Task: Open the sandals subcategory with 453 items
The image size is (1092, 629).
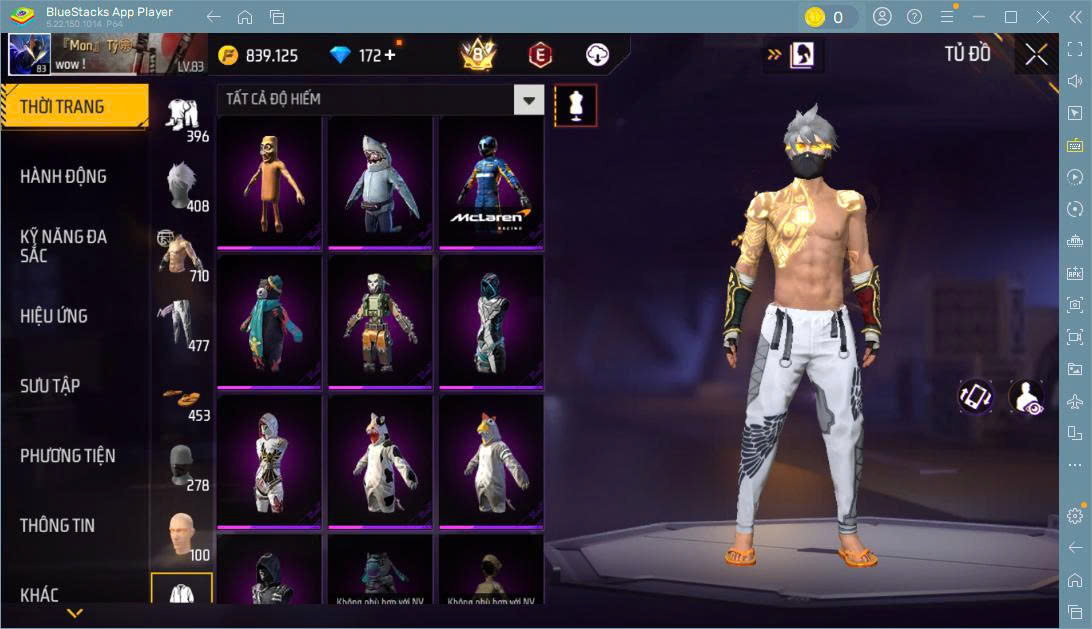Action: click(x=182, y=399)
